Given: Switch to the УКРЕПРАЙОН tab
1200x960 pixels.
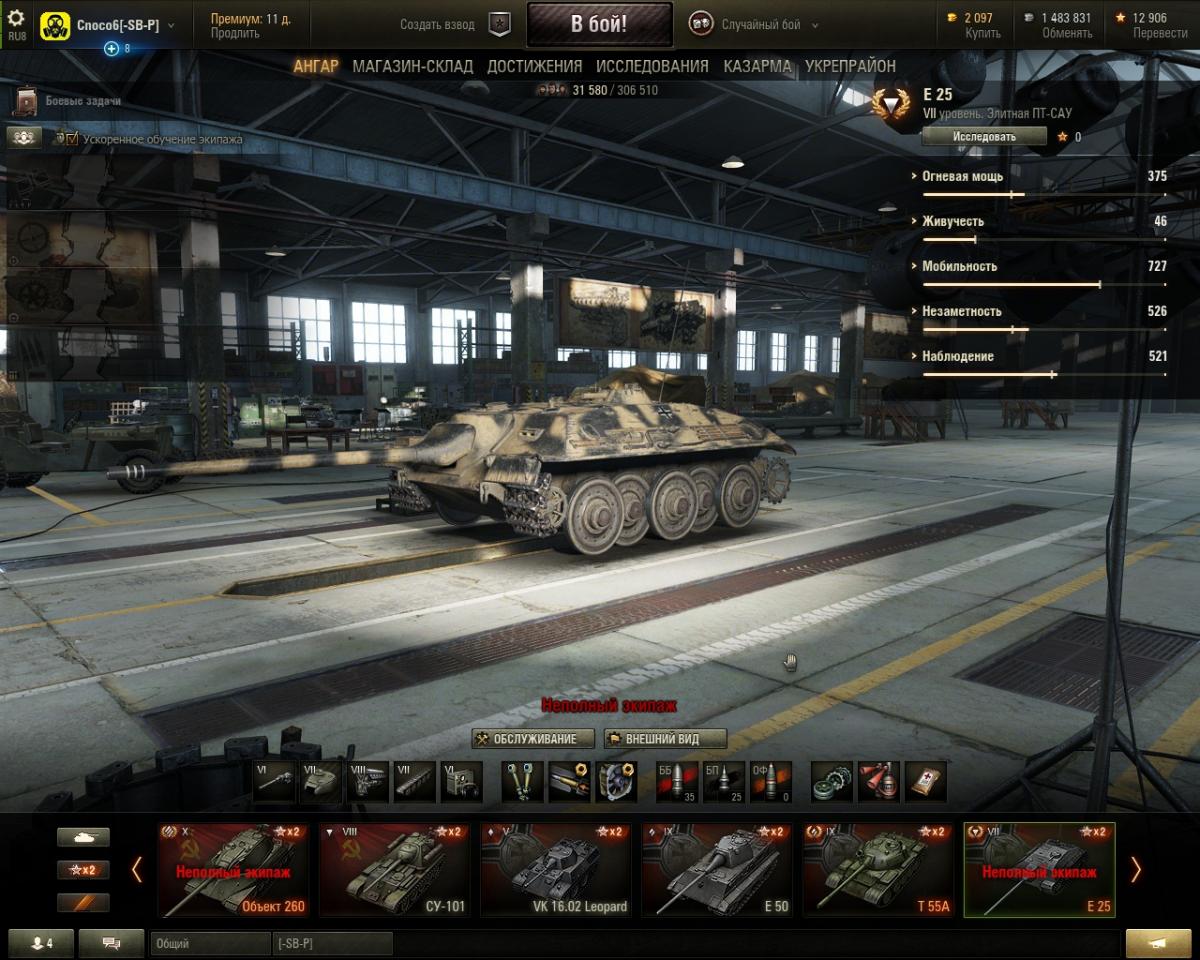Looking at the screenshot, I should (x=850, y=66).
